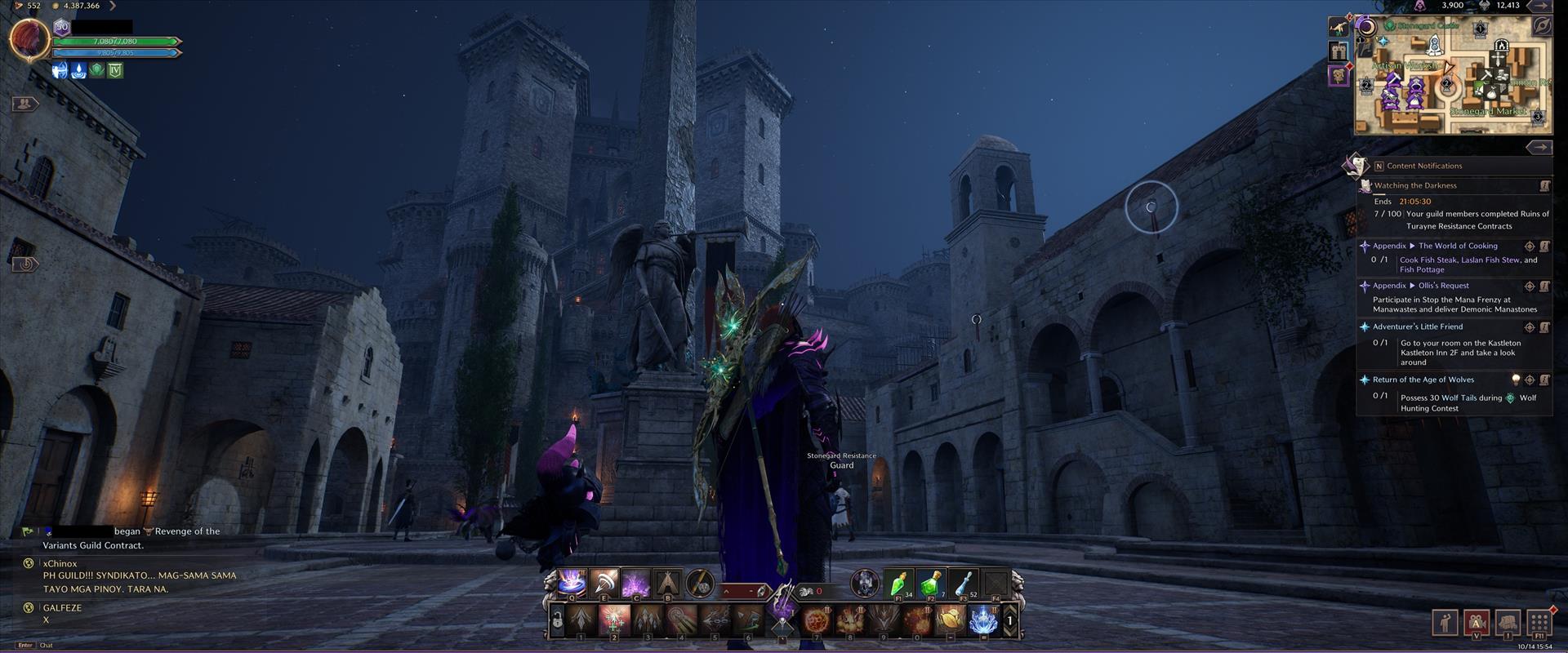
Task: Open the chat input box
Action: click(122, 645)
